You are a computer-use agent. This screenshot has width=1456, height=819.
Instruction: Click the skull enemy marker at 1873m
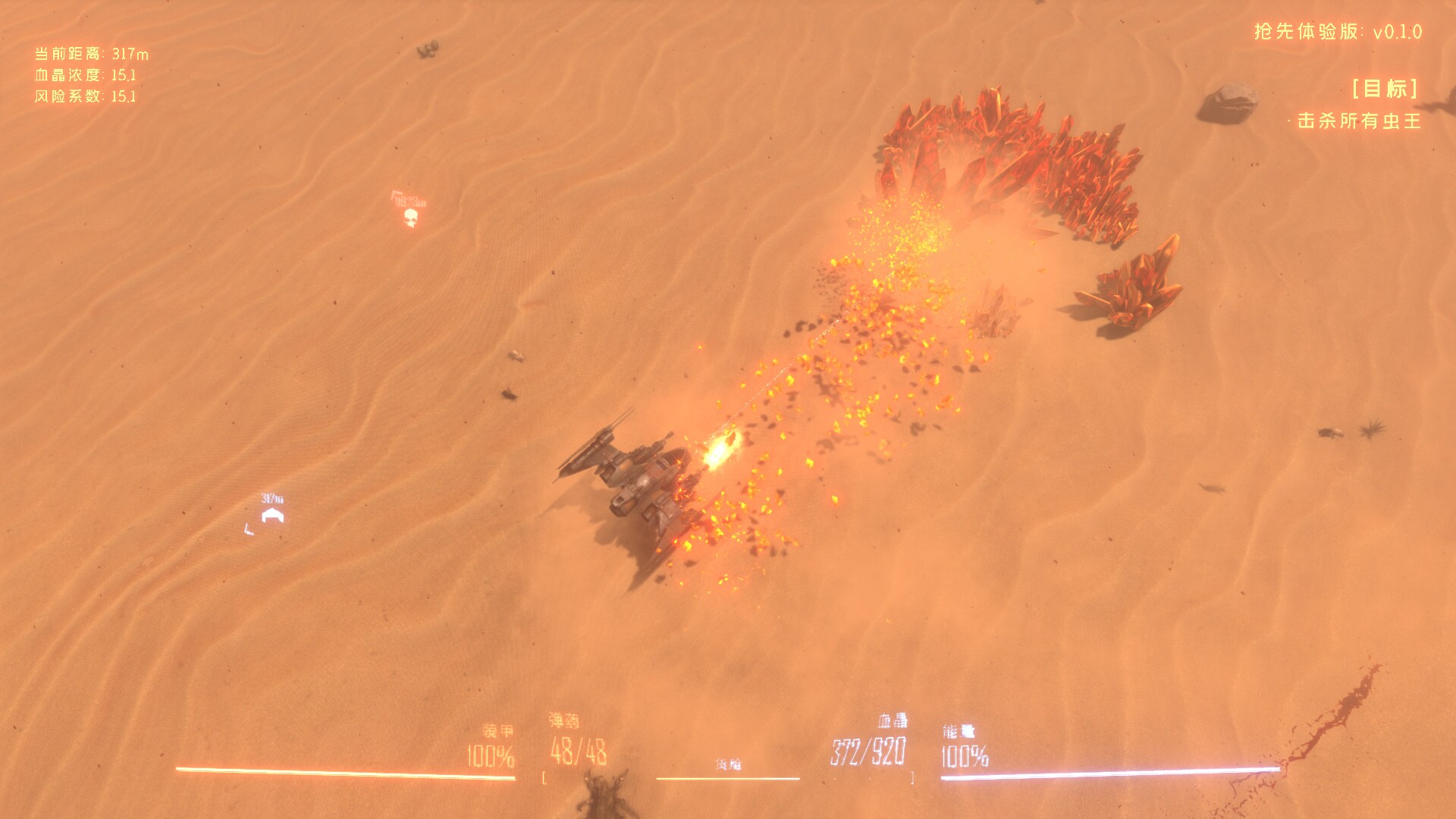coord(409,217)
